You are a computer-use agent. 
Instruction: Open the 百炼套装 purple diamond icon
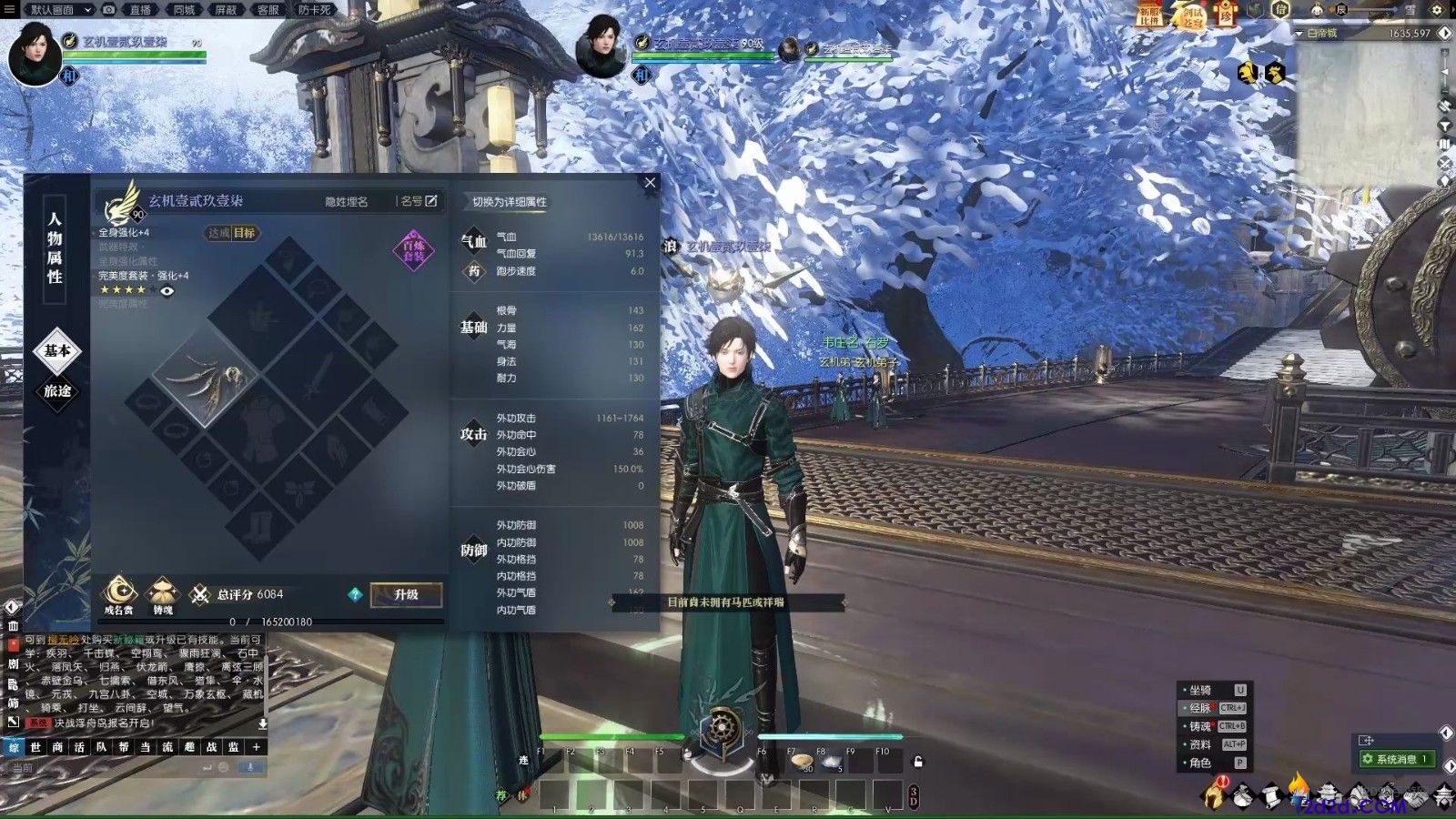tap(414, 250)
